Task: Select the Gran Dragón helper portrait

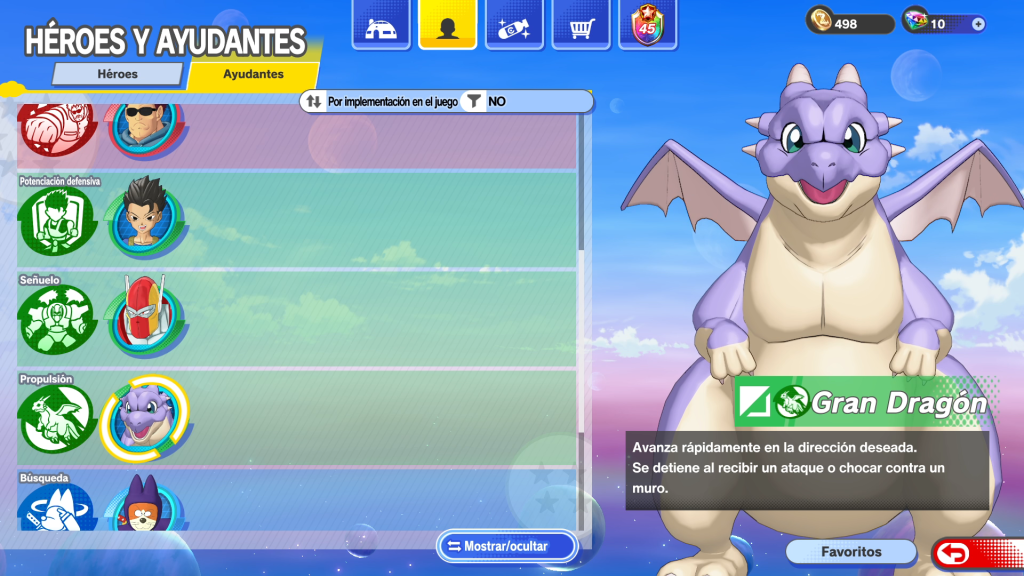Action: 144,416
